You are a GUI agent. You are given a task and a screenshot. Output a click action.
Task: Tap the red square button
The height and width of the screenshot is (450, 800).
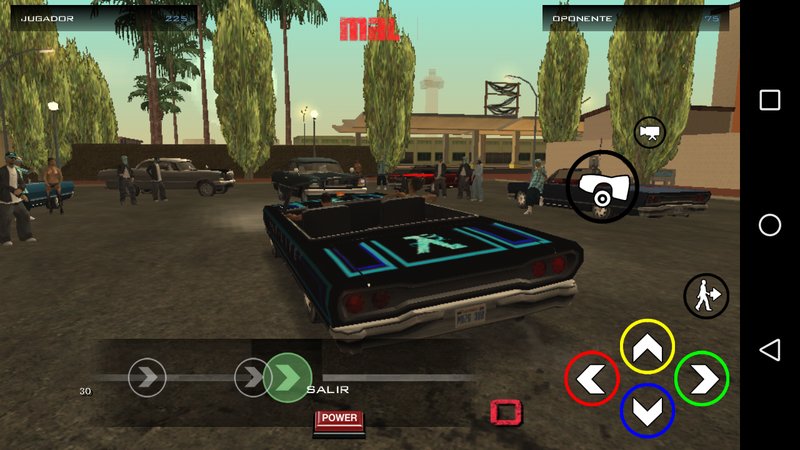(506, 411)
